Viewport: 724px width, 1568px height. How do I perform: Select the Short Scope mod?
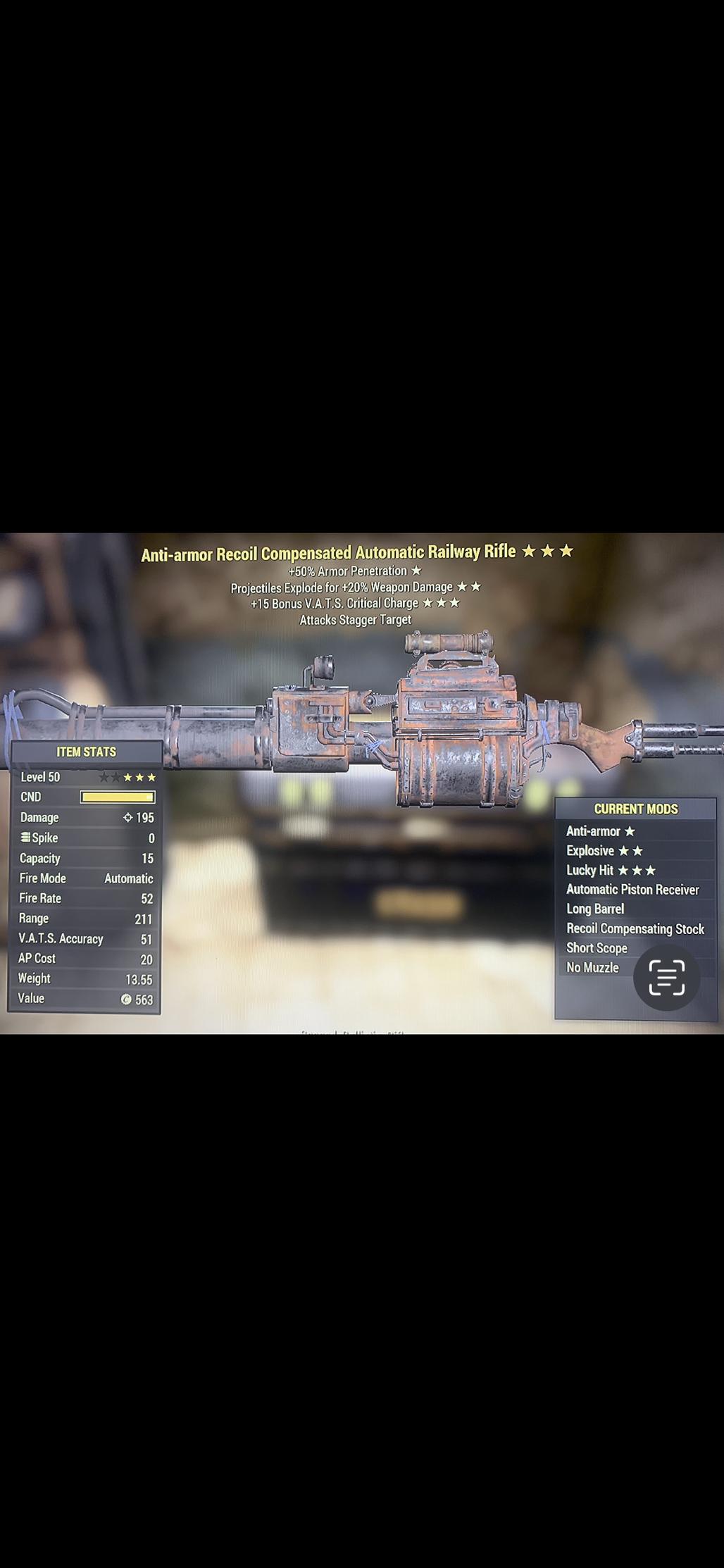click(x=597, y=948)
